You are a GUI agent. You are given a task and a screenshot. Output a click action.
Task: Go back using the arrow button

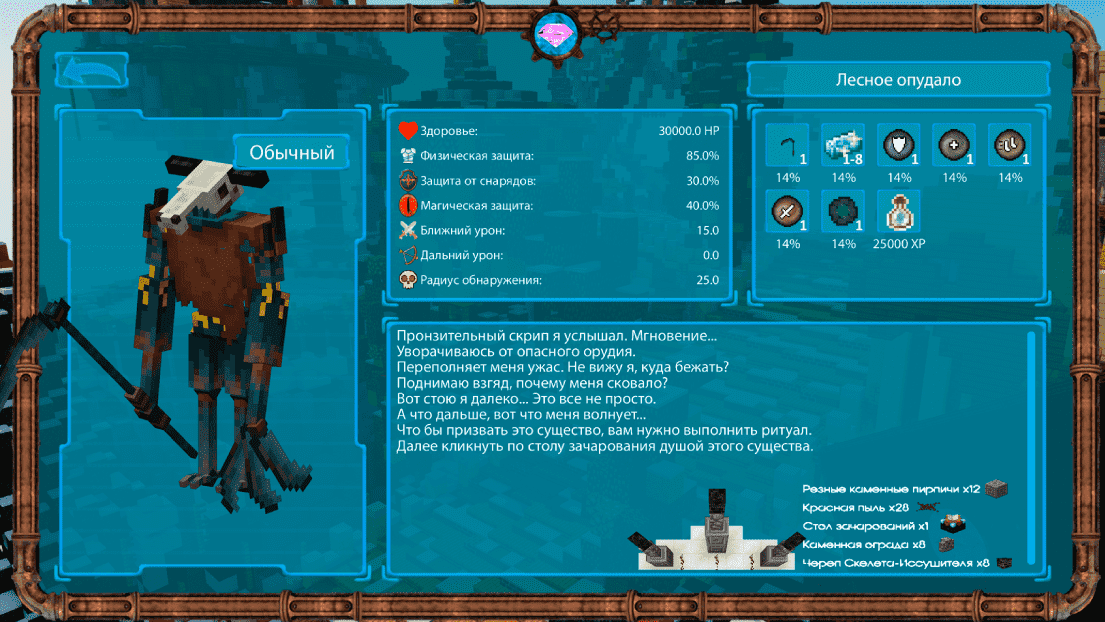(x=91, y=70)
